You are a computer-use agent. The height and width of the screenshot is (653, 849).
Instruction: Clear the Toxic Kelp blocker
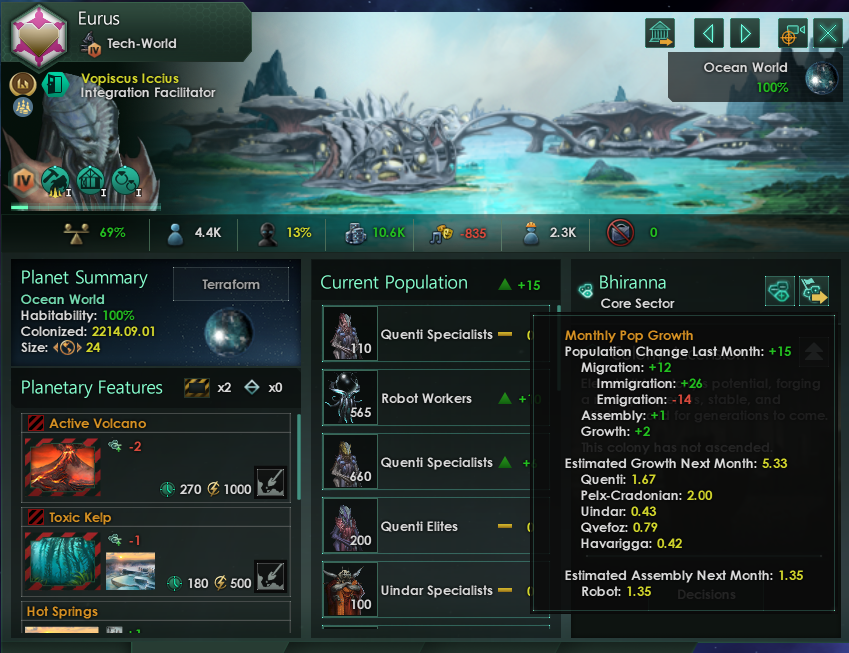(x=271, y=577)
